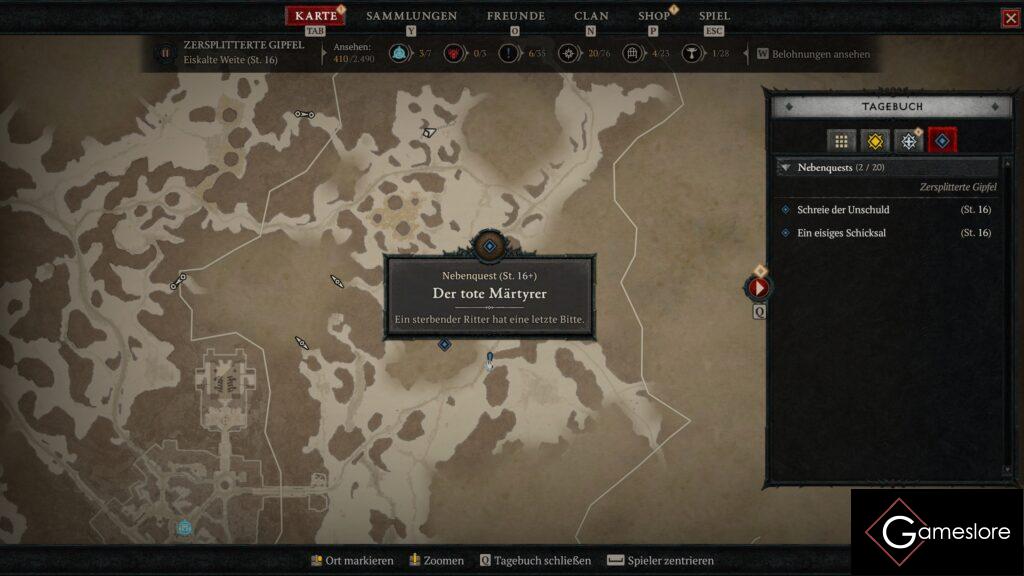This screenshot has height=576, width=1024.
Task: Show all quests with the grid journal filter
Action: point(842,141)
